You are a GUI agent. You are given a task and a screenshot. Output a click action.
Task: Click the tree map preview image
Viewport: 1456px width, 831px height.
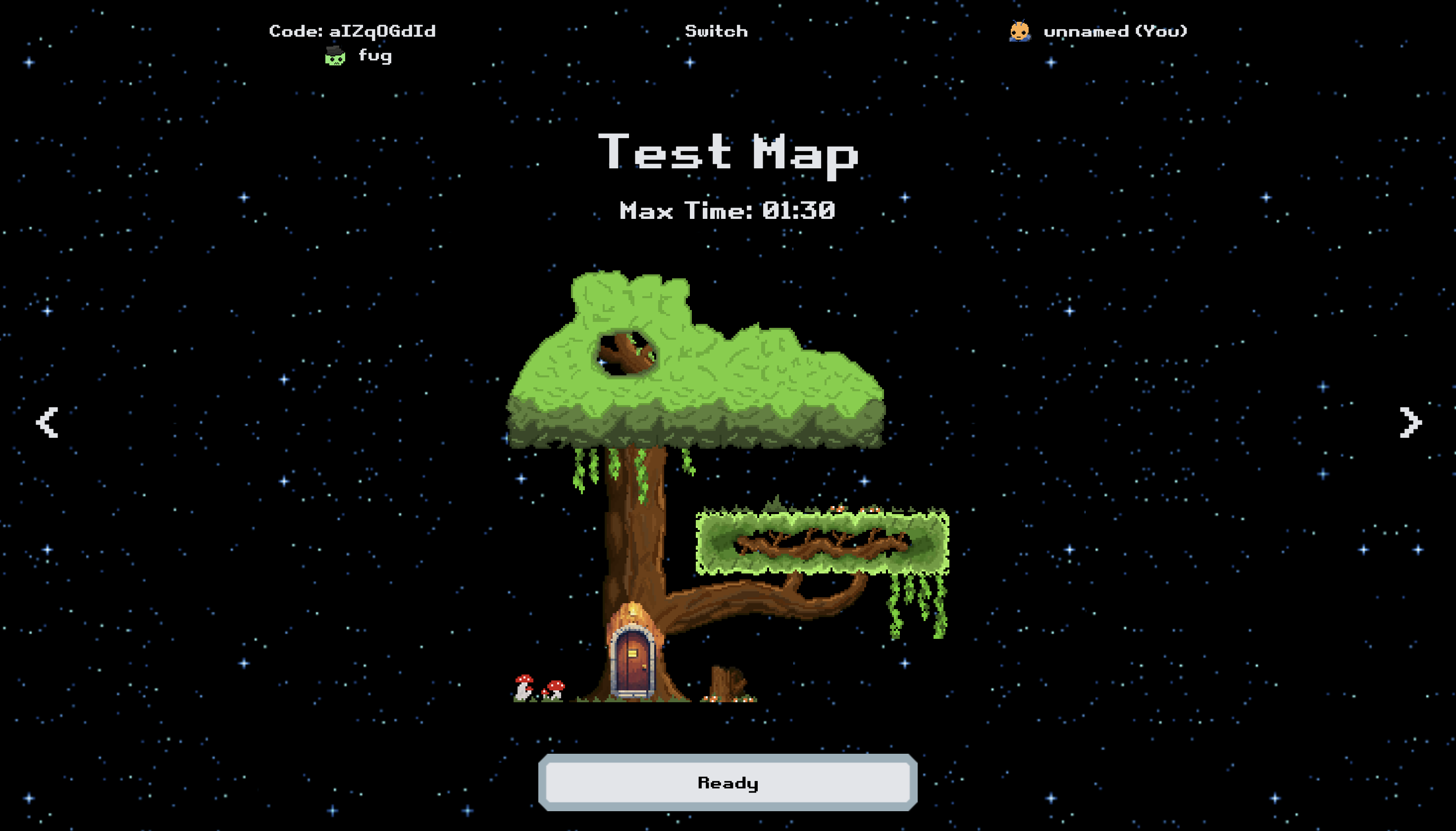685,485
